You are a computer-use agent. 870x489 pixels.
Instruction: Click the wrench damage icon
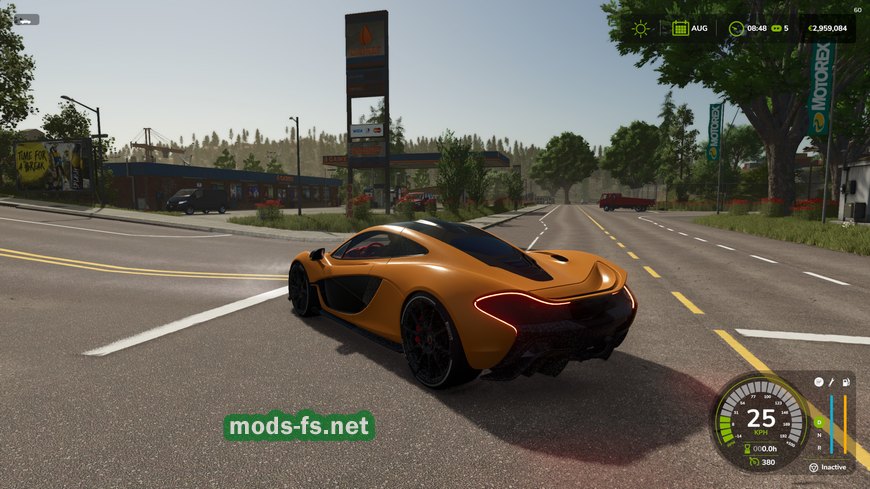click(x=830, y=382)
